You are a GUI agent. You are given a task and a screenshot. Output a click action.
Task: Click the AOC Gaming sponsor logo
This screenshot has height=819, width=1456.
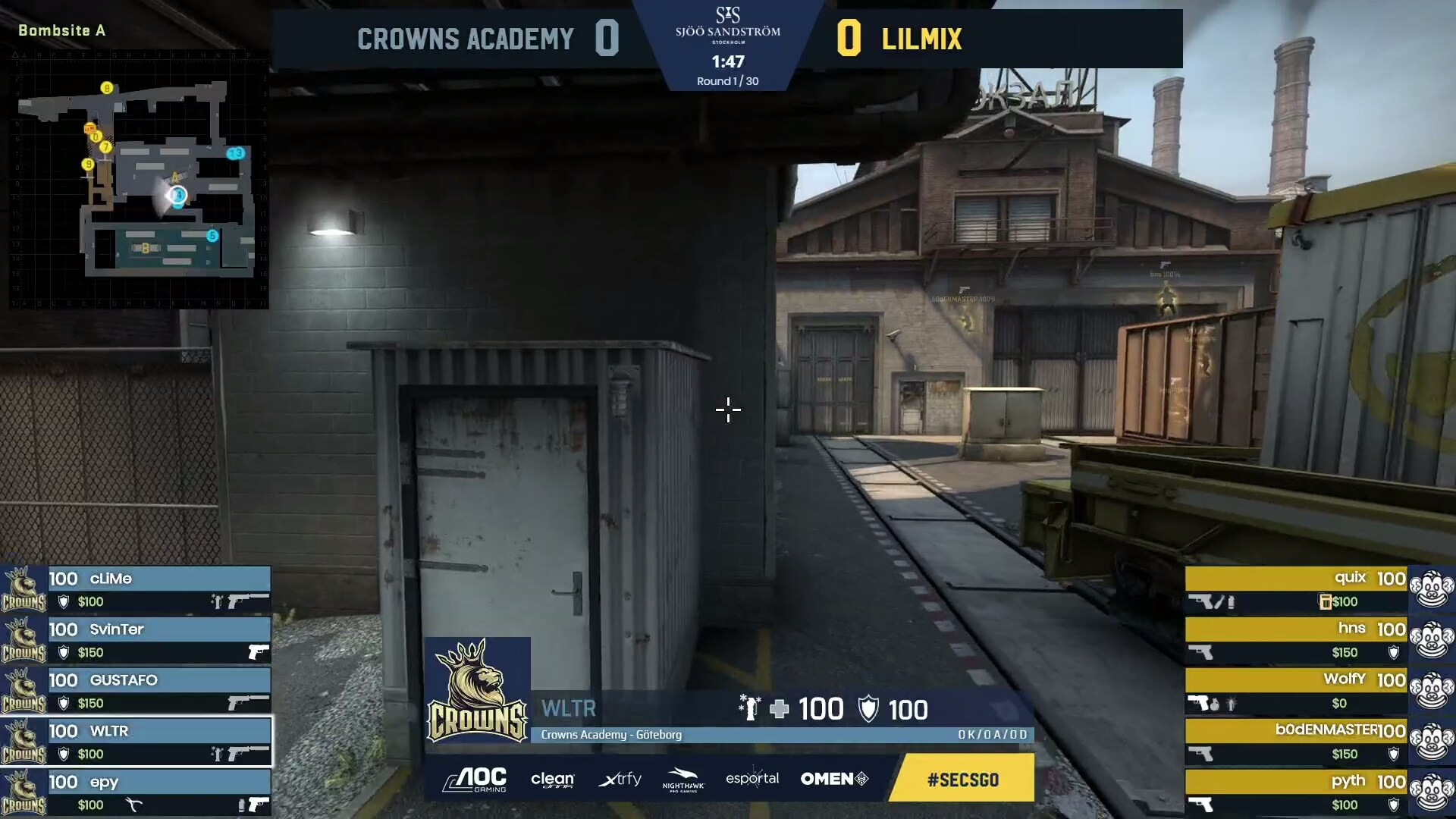coord(475,779)
